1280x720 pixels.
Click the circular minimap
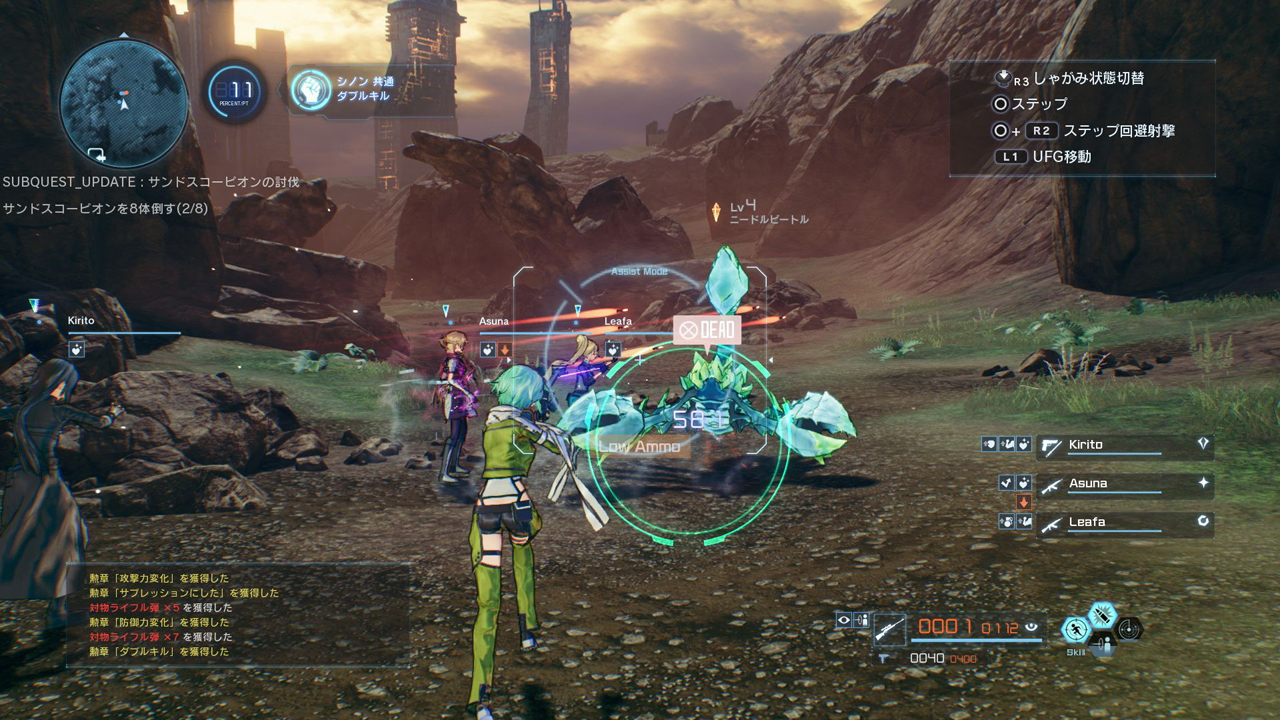click(123, 101)
